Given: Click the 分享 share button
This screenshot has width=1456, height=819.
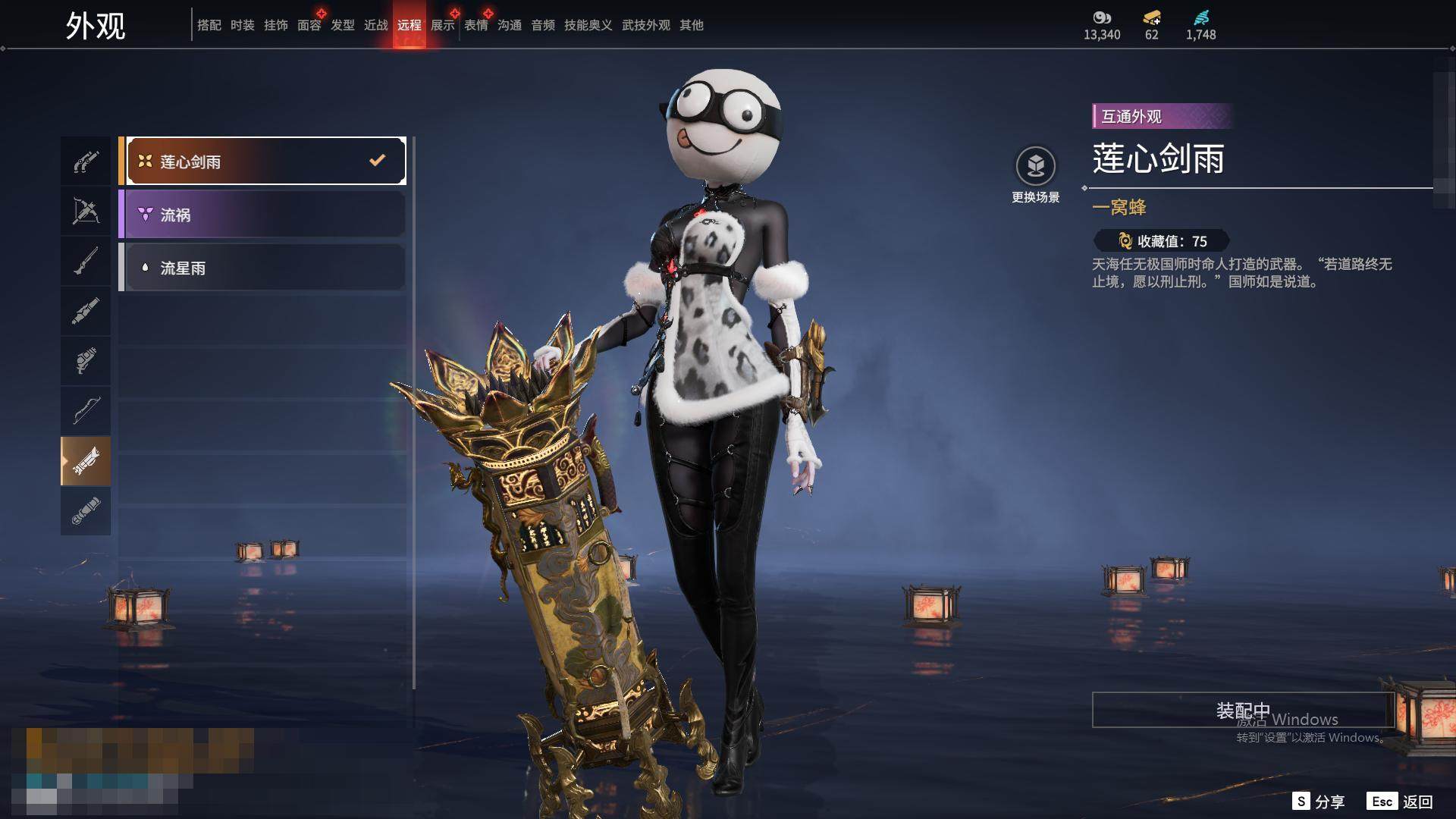Looking at the screenshot, I should (1319, 802).
